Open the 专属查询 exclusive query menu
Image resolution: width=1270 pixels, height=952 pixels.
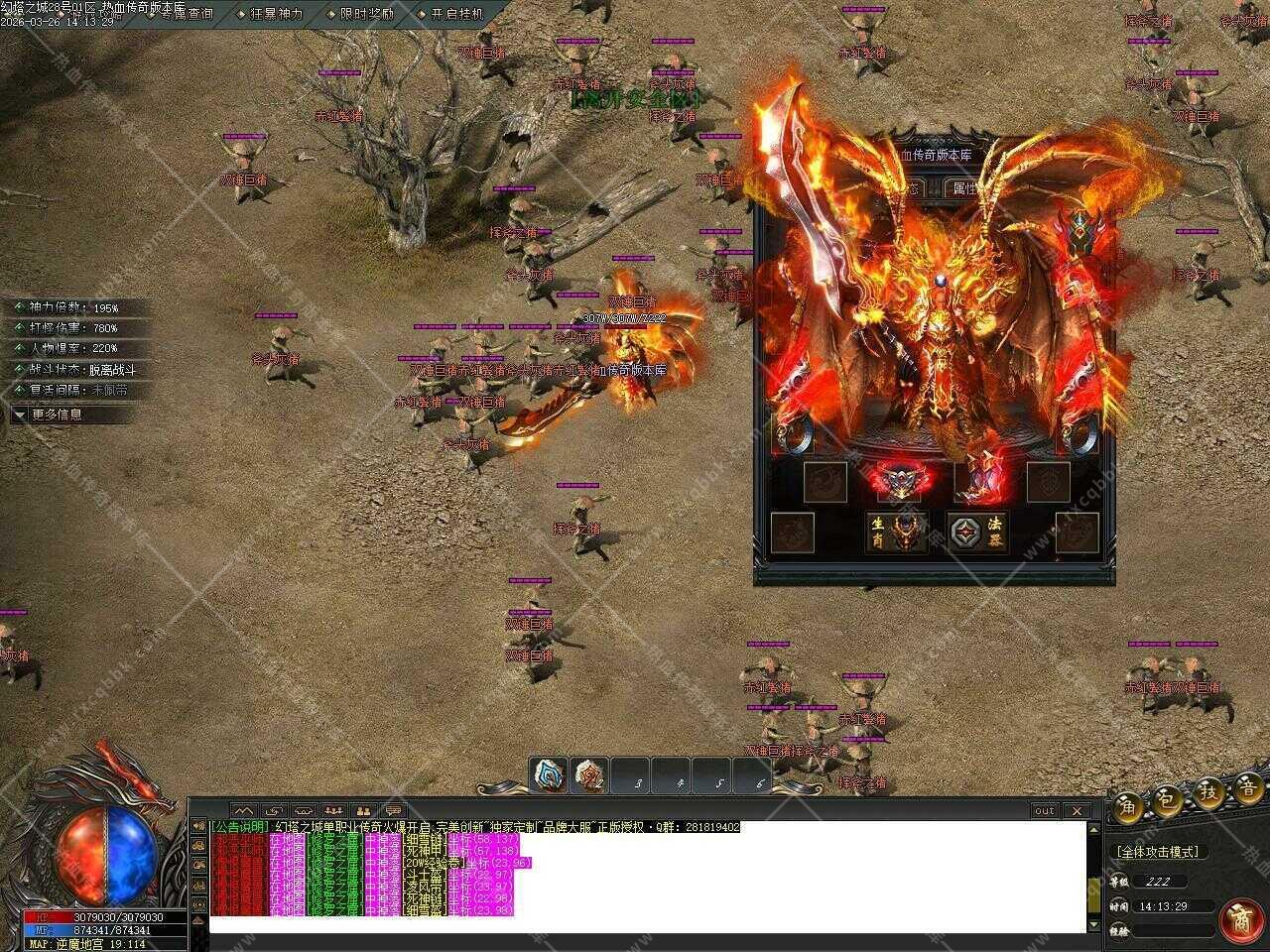(x=185, y=14)
